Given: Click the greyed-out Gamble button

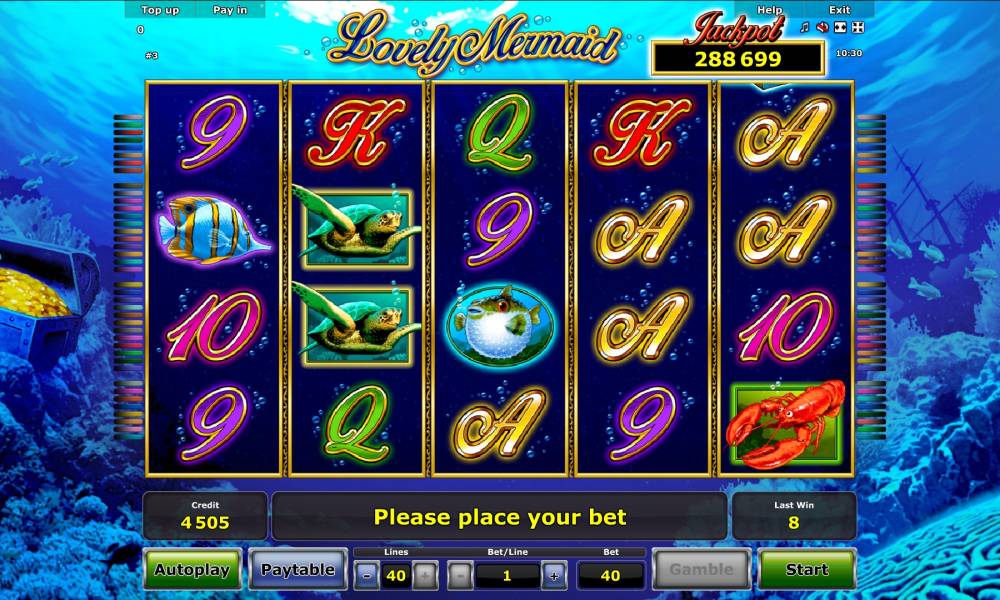Looking at the screenshot, I should [701, 570].
